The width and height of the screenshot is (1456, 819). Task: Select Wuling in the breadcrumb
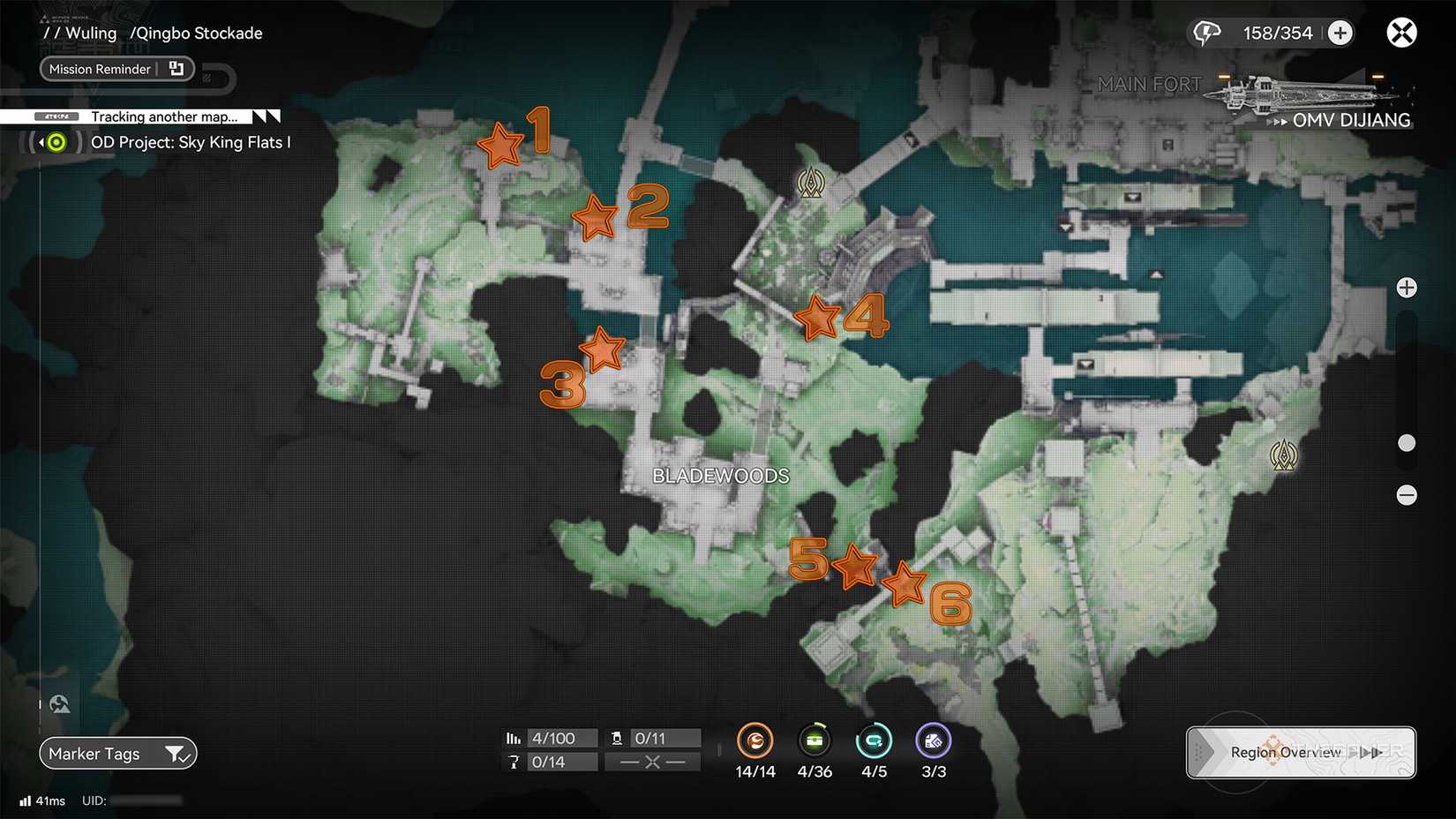coord(91,33)
